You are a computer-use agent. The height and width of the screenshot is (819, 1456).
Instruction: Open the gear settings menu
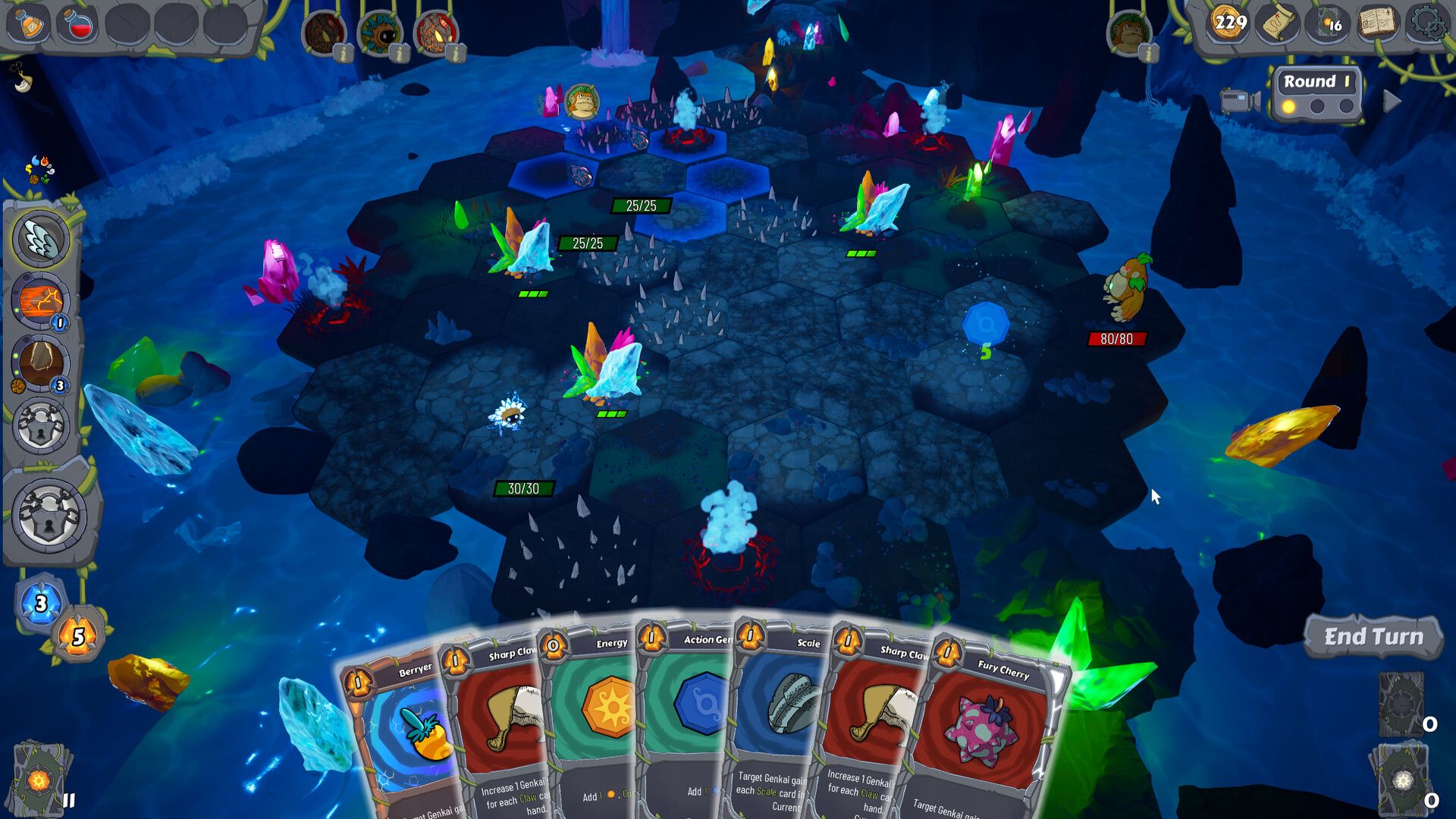tap(1426, 24)
